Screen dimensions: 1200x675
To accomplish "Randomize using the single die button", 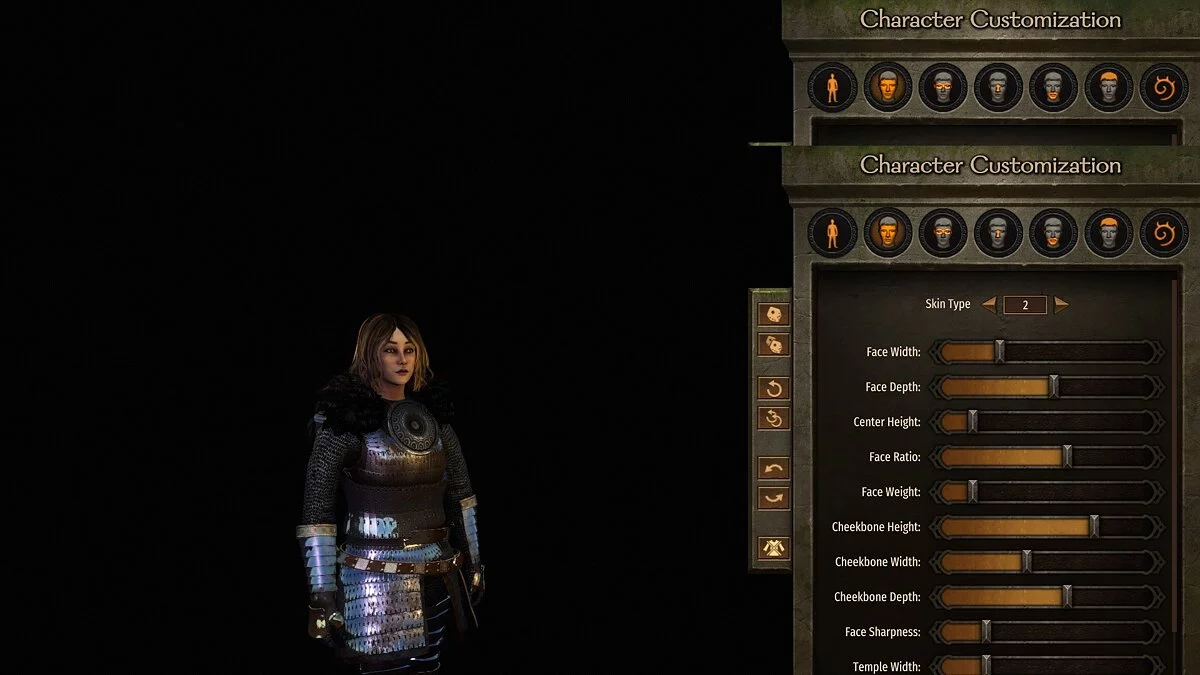I will pyautogui.click(x=774, y=315).
